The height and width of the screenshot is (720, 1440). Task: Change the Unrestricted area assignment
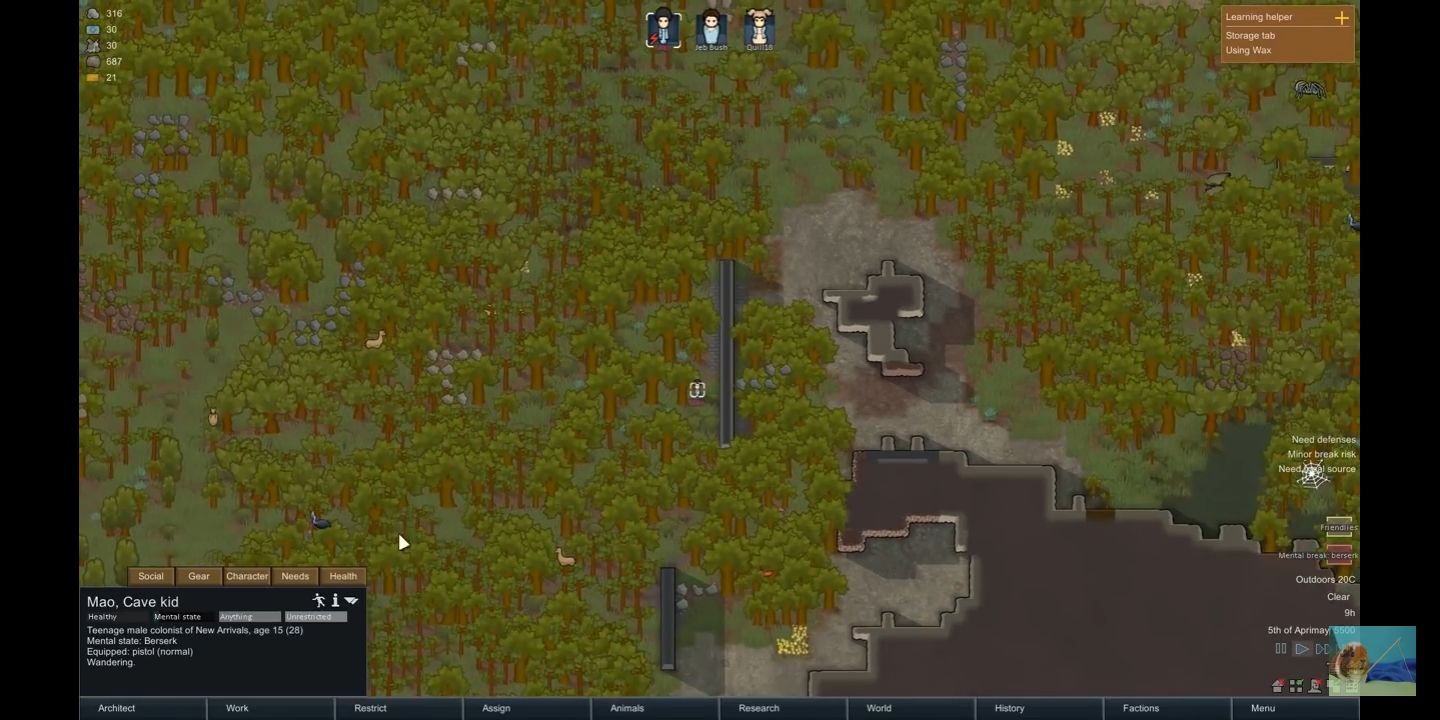[316, 616]
